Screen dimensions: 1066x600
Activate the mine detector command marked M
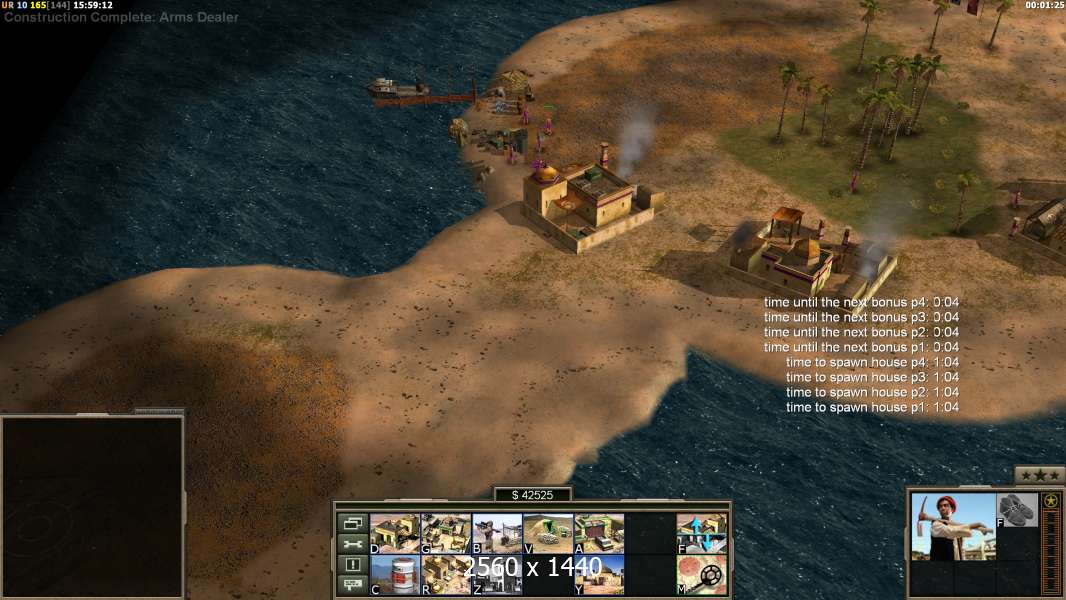701,575
